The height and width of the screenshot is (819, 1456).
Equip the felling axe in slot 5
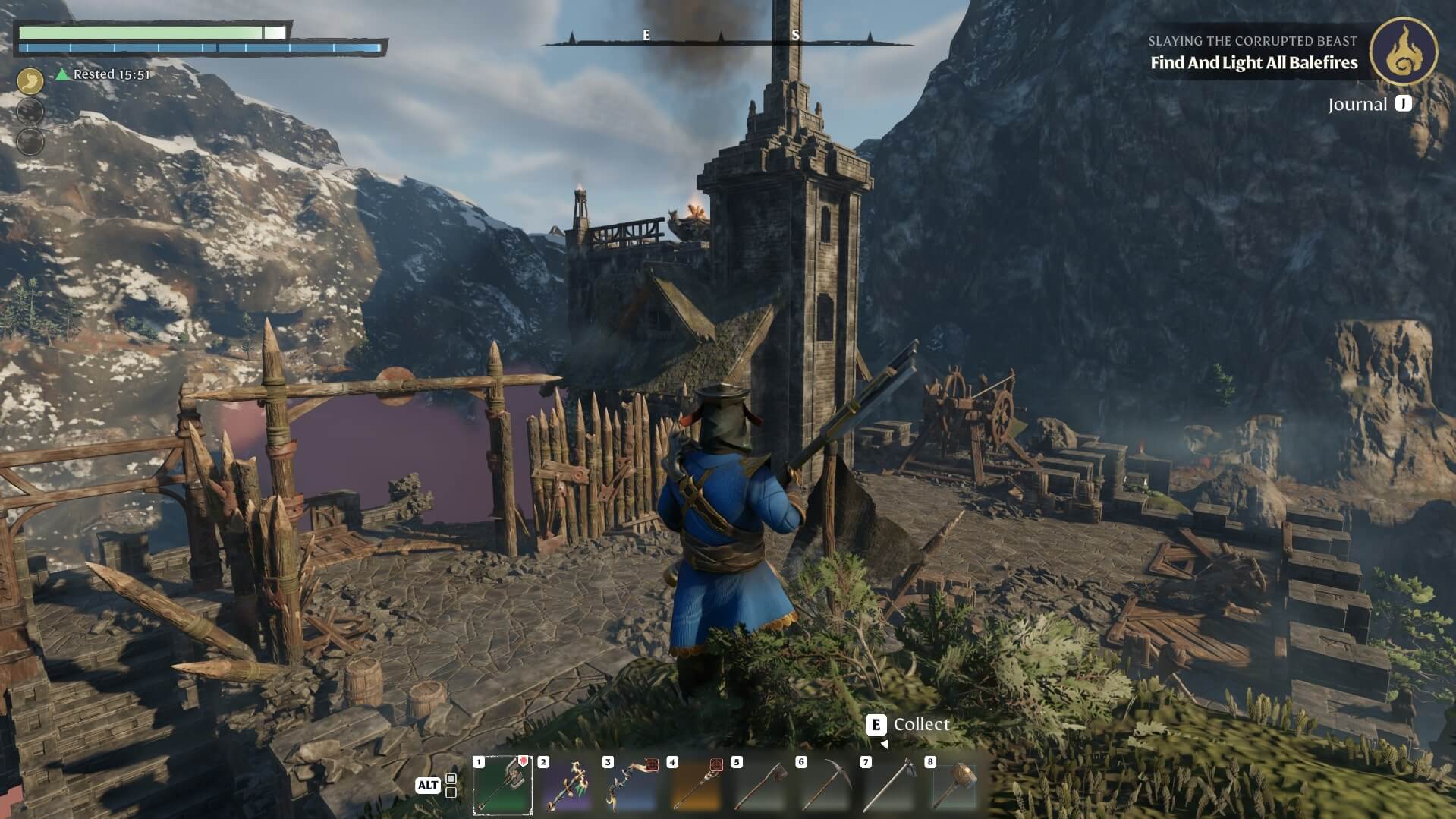(760, 786)
